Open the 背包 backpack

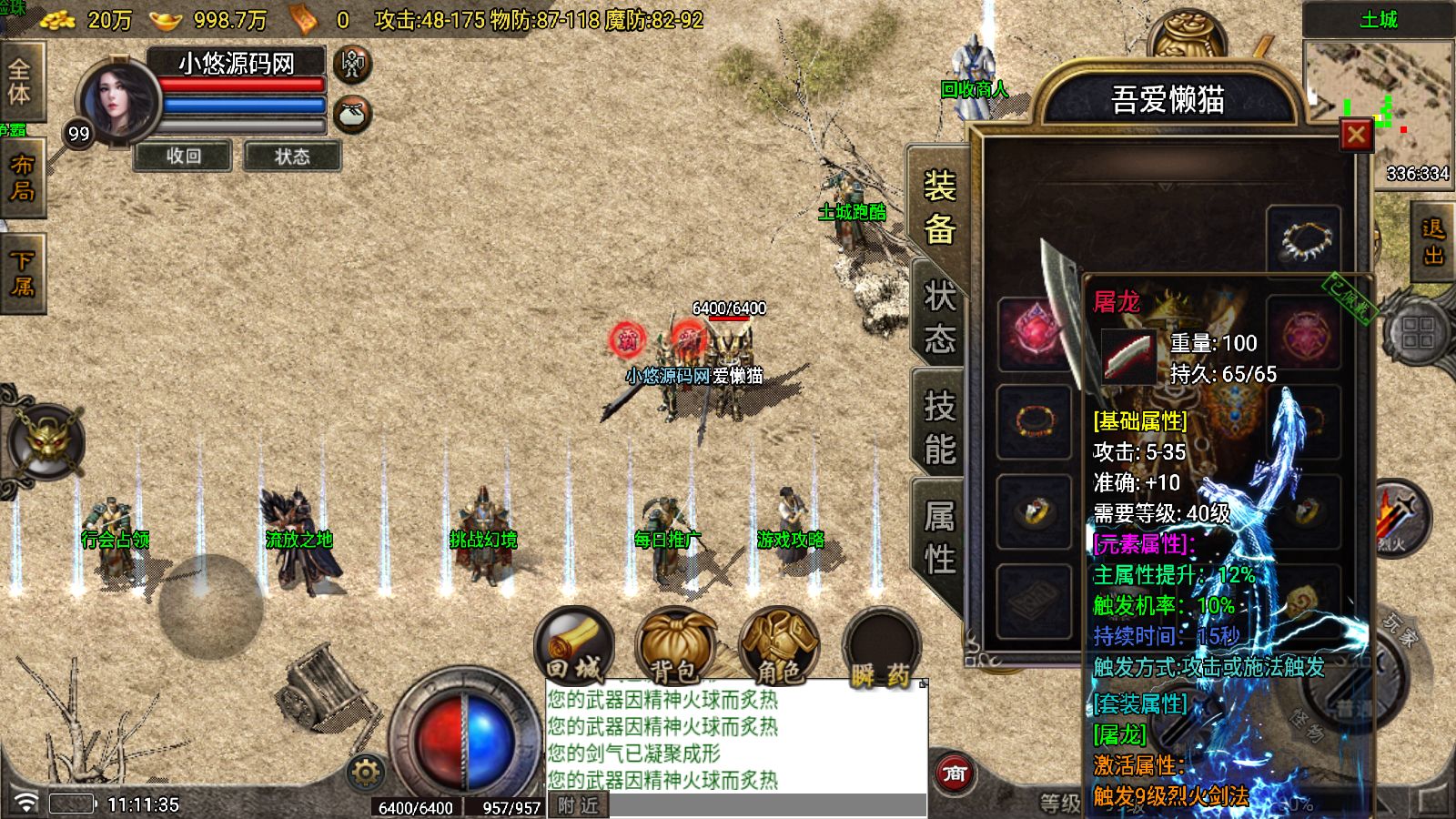(x=676, y=648)
